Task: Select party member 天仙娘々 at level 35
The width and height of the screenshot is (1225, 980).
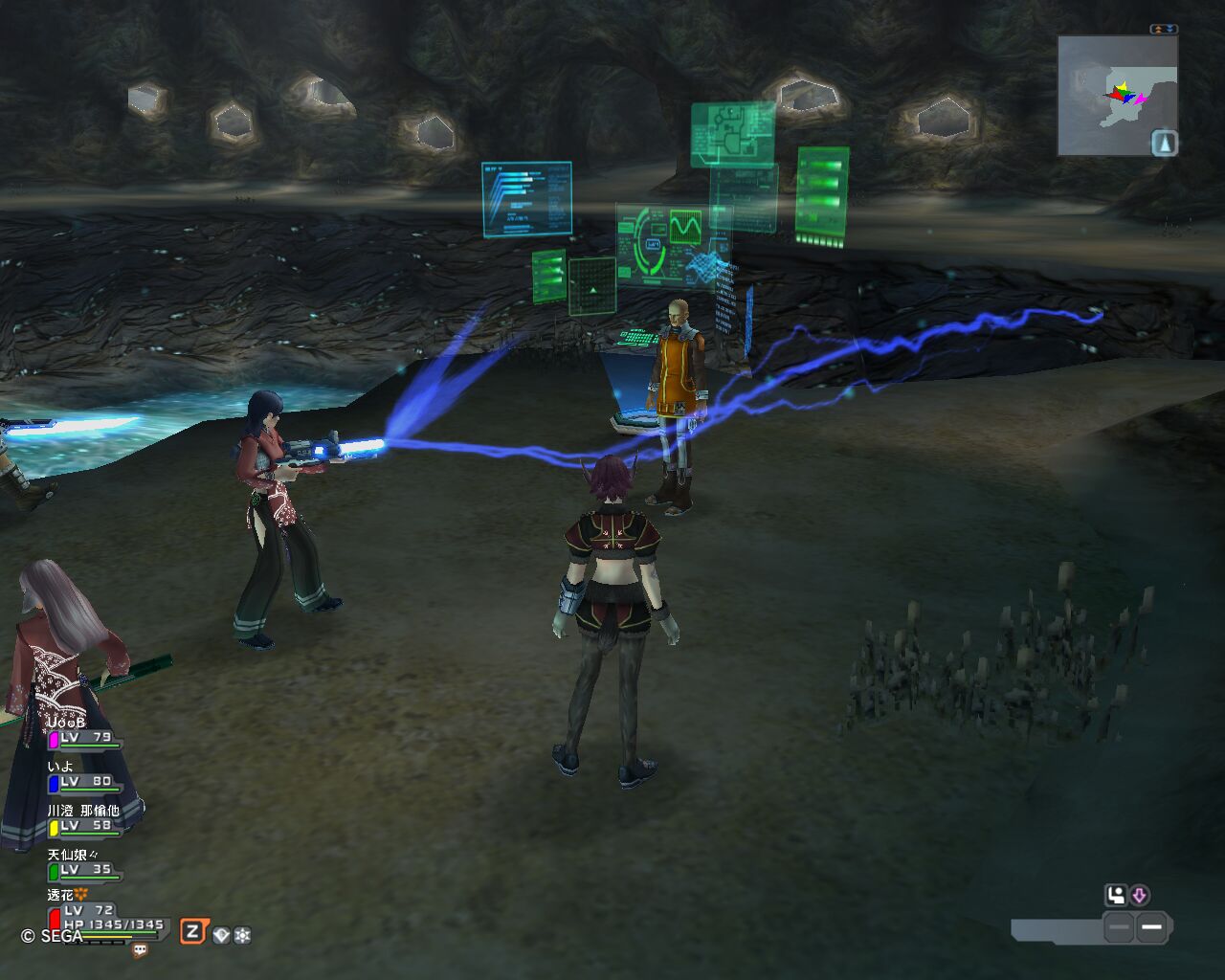Action: tap(84, 869)
